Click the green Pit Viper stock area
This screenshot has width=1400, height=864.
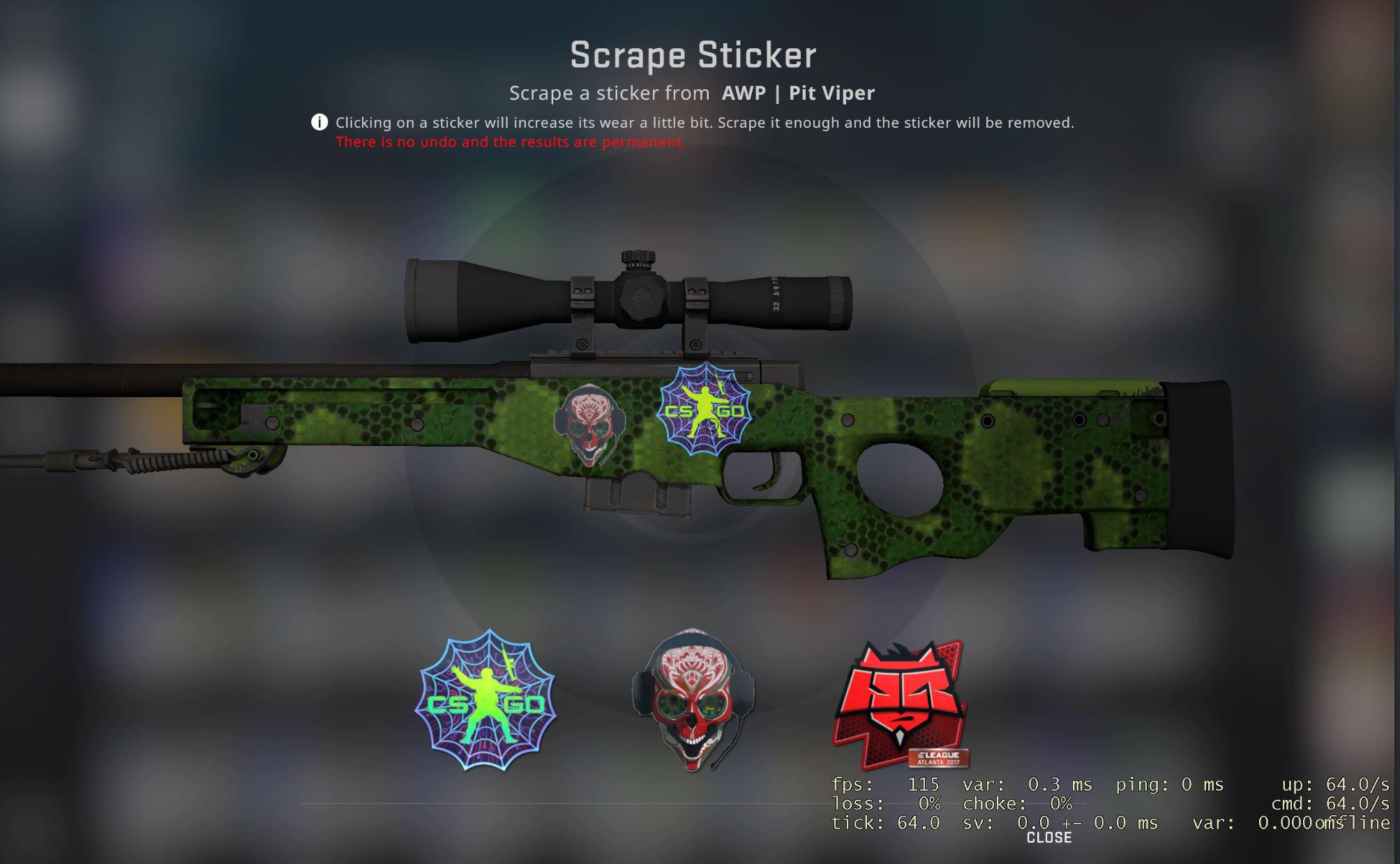1046,475
